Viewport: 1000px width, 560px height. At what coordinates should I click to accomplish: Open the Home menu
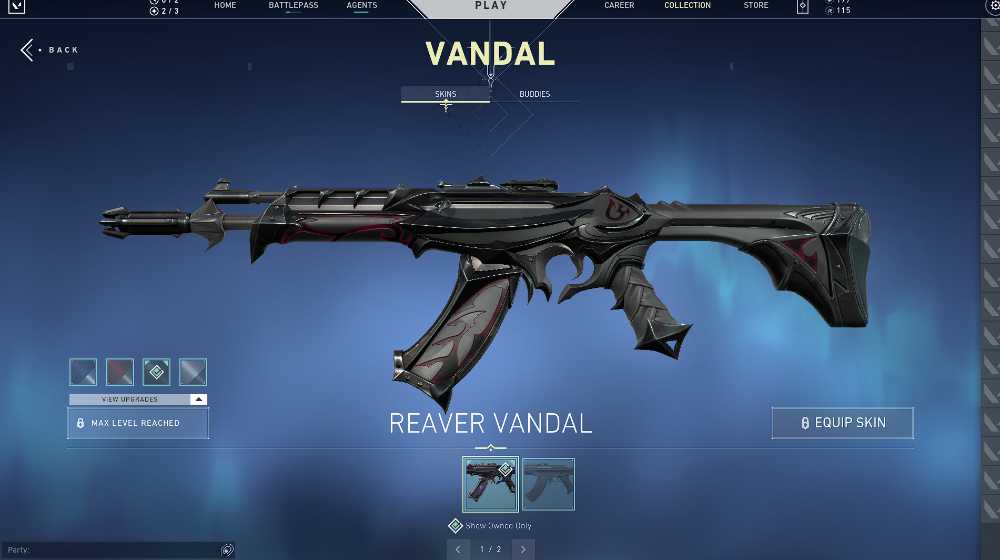(x=225, y=6)
